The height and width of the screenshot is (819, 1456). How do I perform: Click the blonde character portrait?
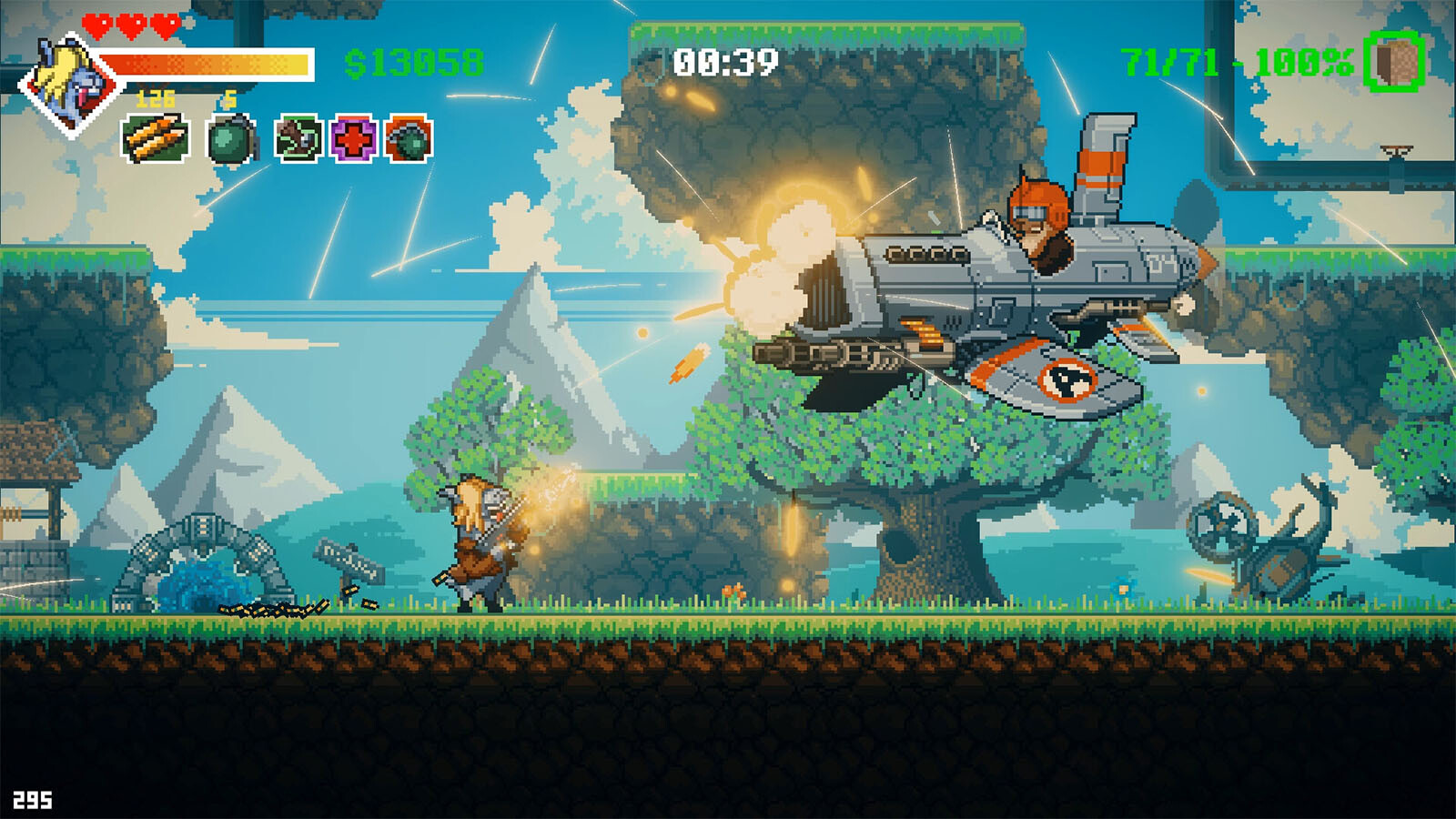[x=72, y=84]
